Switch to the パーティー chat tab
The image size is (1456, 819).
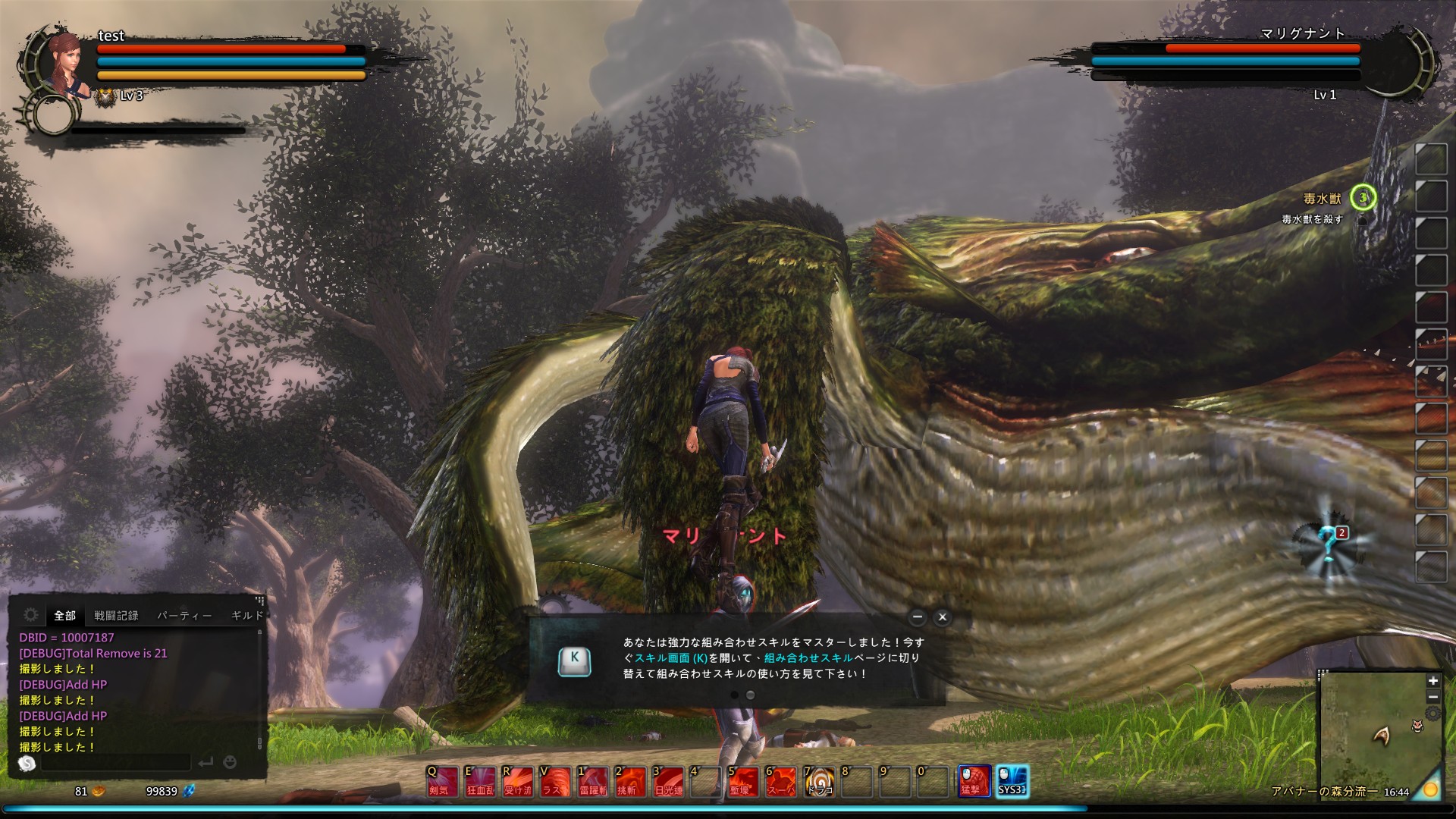pyautogui.click(x=184, y=616)
